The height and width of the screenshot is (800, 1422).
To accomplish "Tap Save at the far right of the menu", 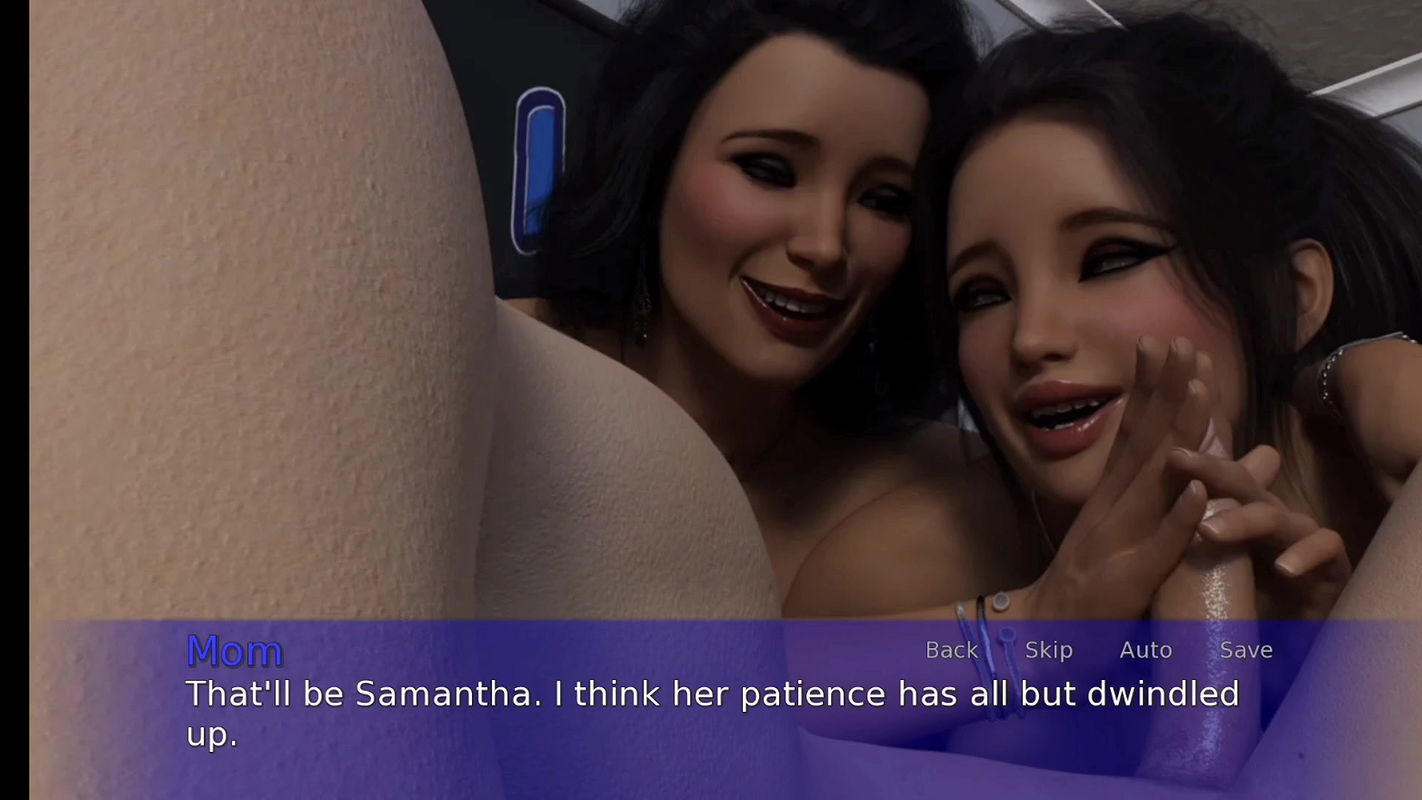I will 1245,650.
